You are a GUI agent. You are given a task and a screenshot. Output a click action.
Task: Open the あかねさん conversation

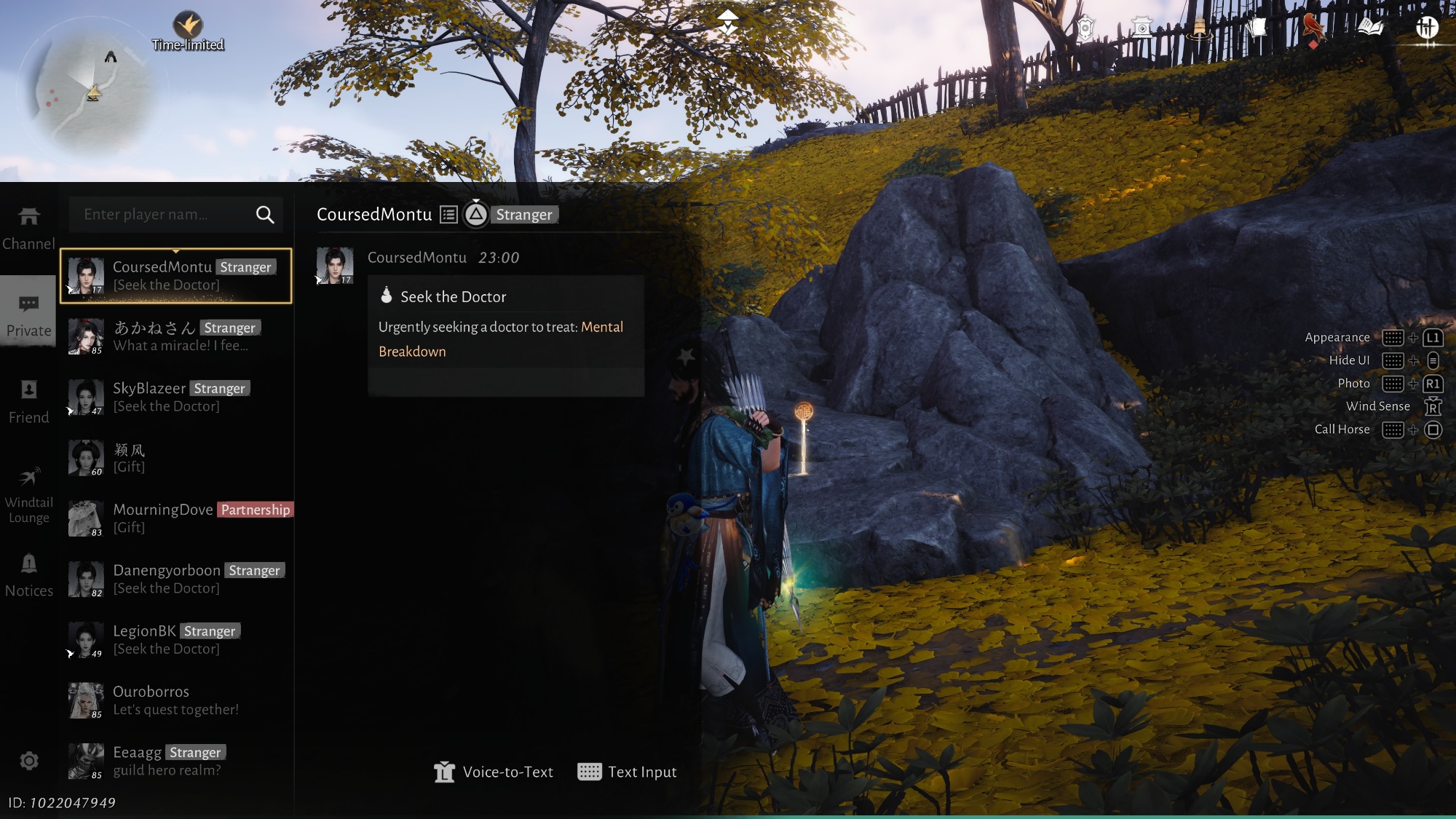pyautogui.click(x=176, y=336)
